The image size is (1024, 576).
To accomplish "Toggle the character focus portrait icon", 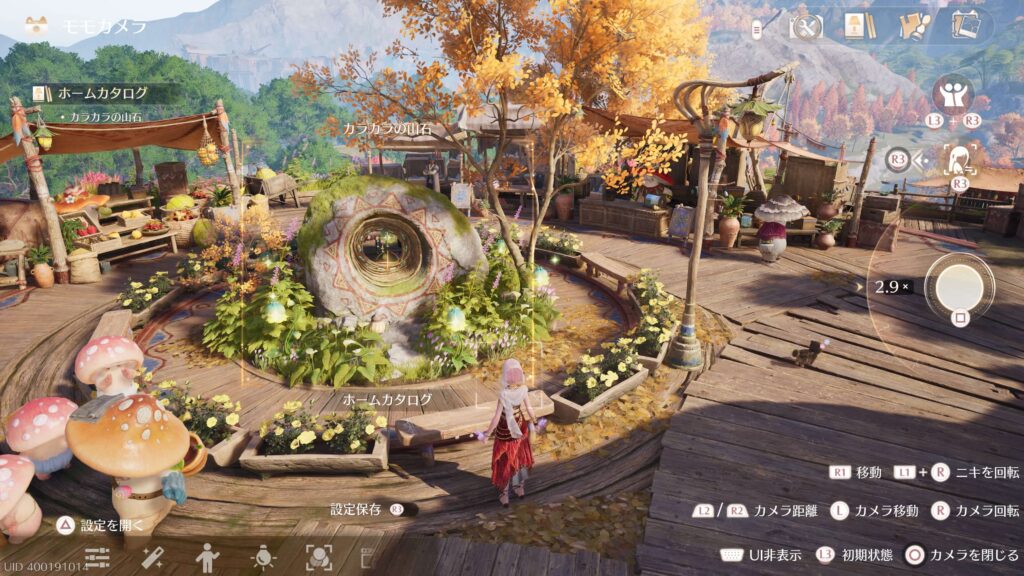I will (x=961, y=158).
